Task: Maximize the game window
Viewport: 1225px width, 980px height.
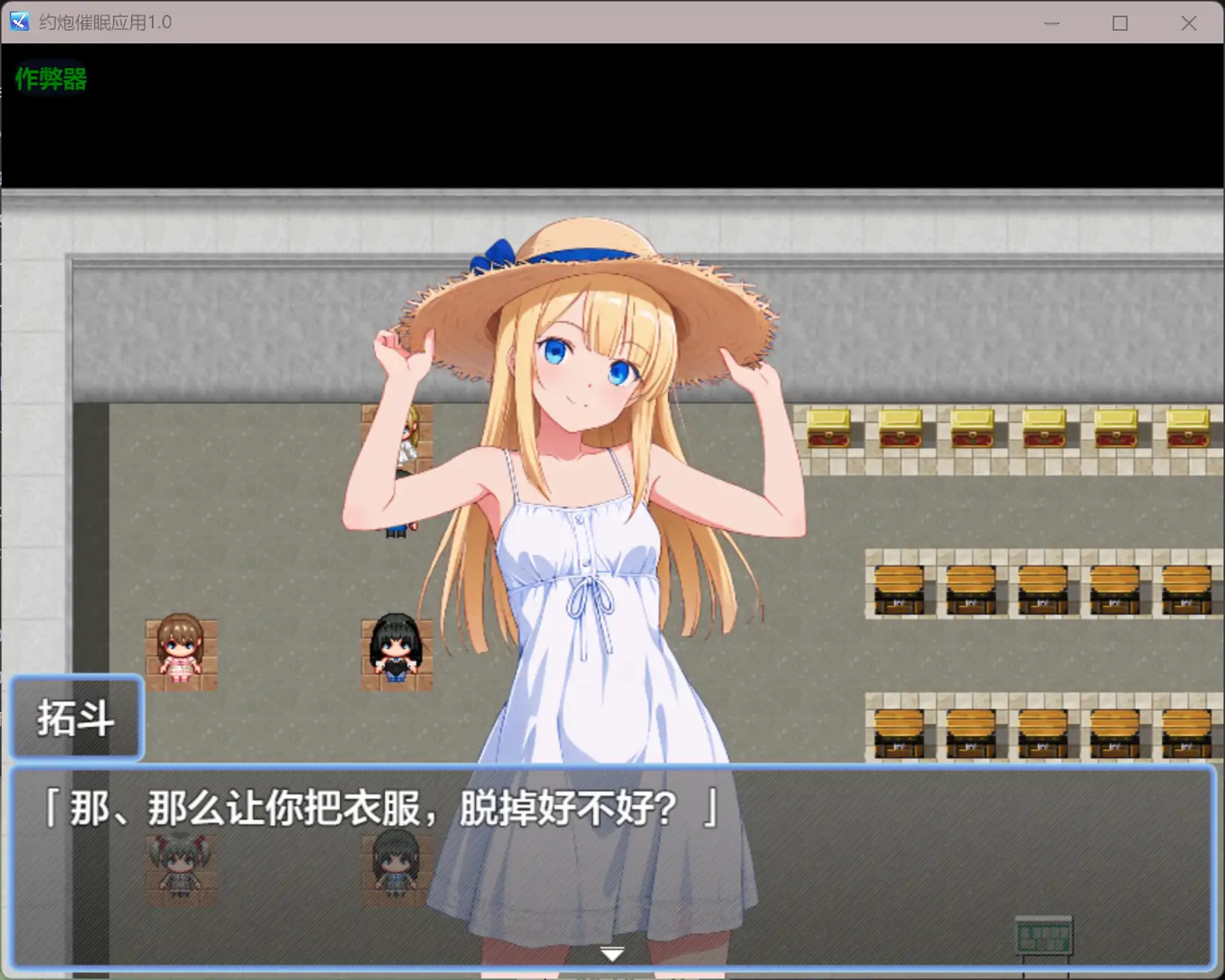Action: 1120,23
